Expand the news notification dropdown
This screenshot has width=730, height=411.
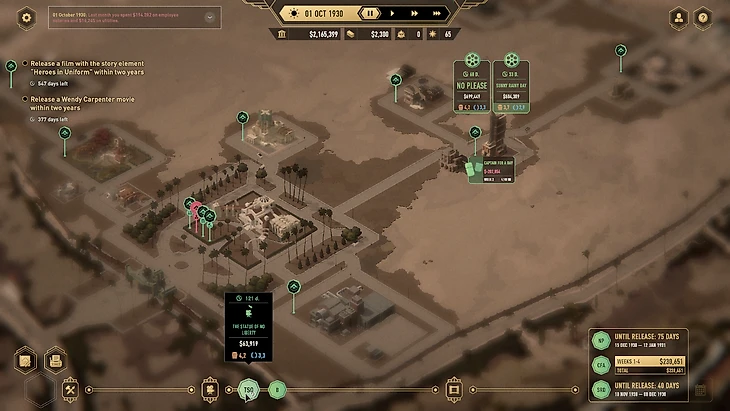(209, 17)
